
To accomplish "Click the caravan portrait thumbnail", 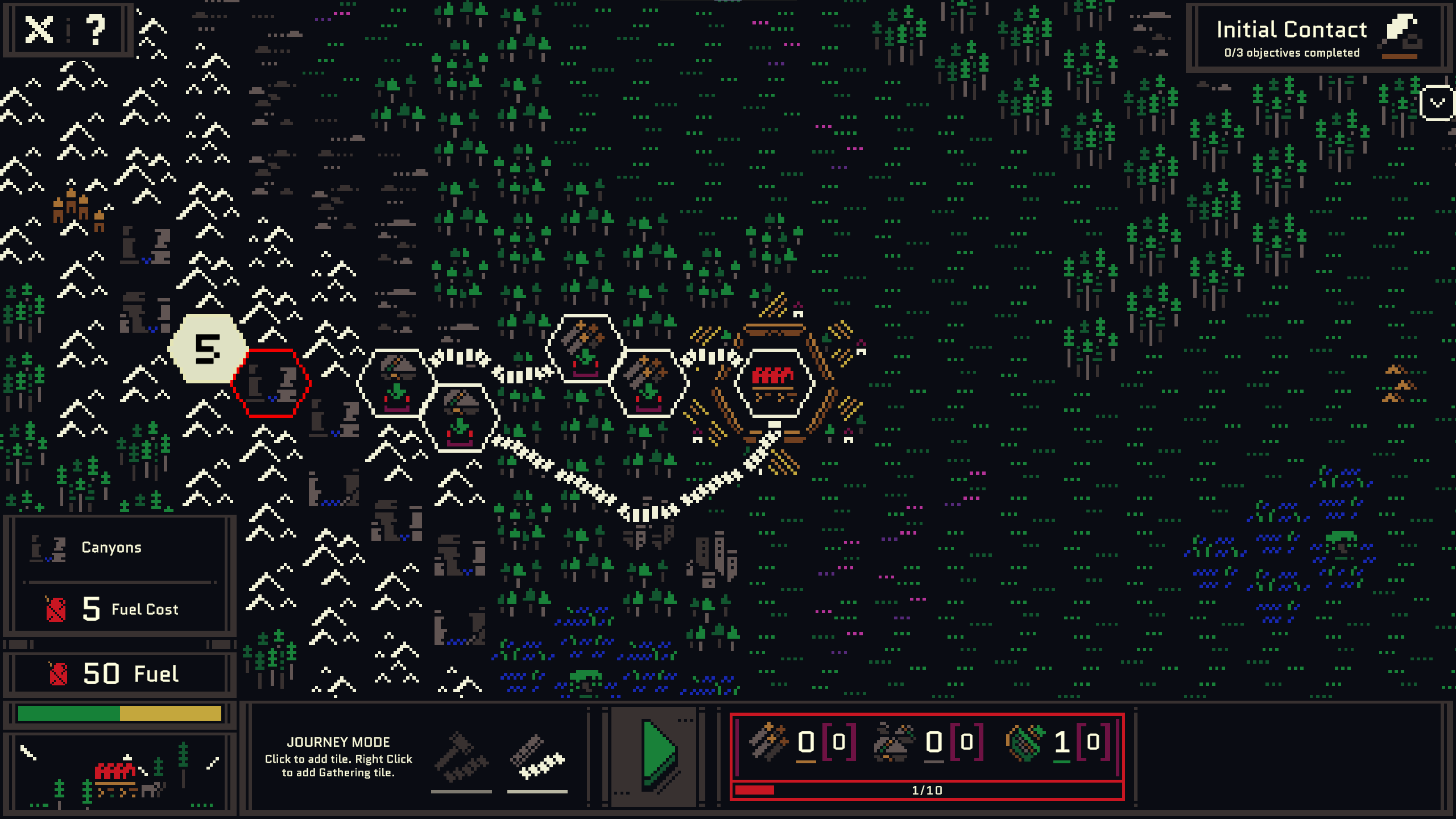I will (119, 772).
